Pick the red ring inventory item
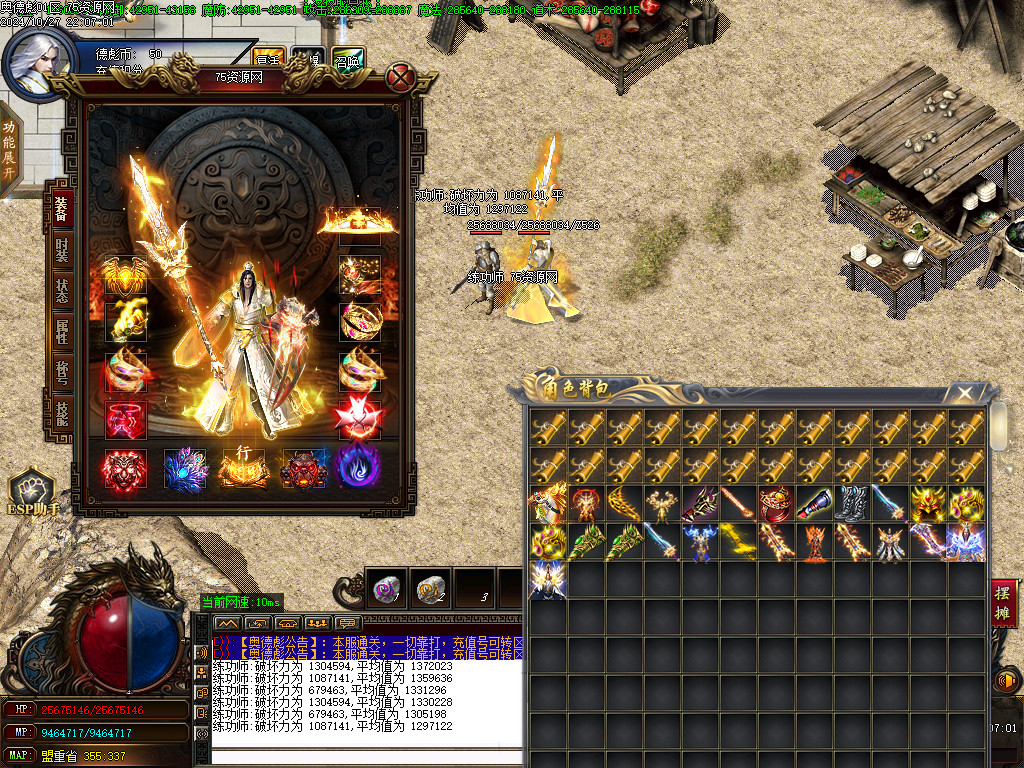 pos(775,503)
